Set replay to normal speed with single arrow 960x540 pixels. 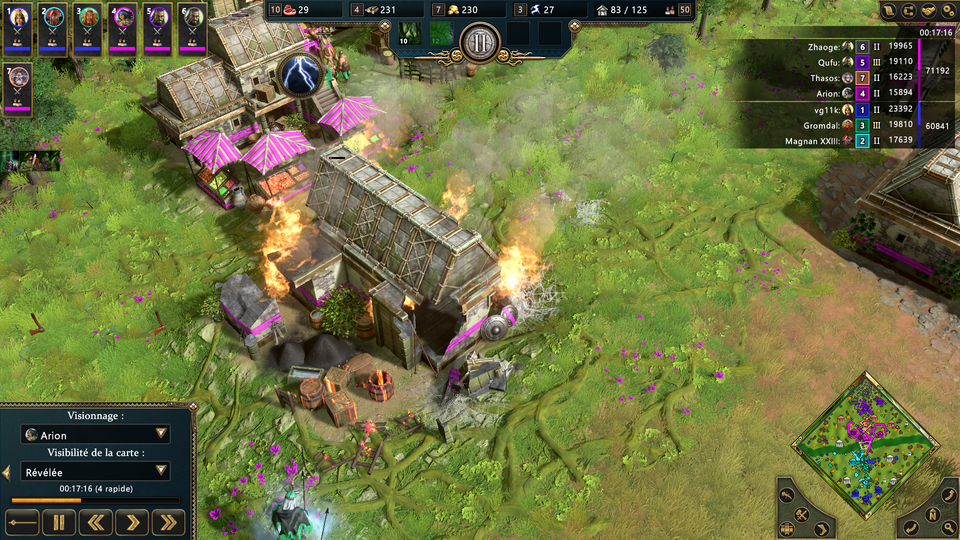(132, 521)
